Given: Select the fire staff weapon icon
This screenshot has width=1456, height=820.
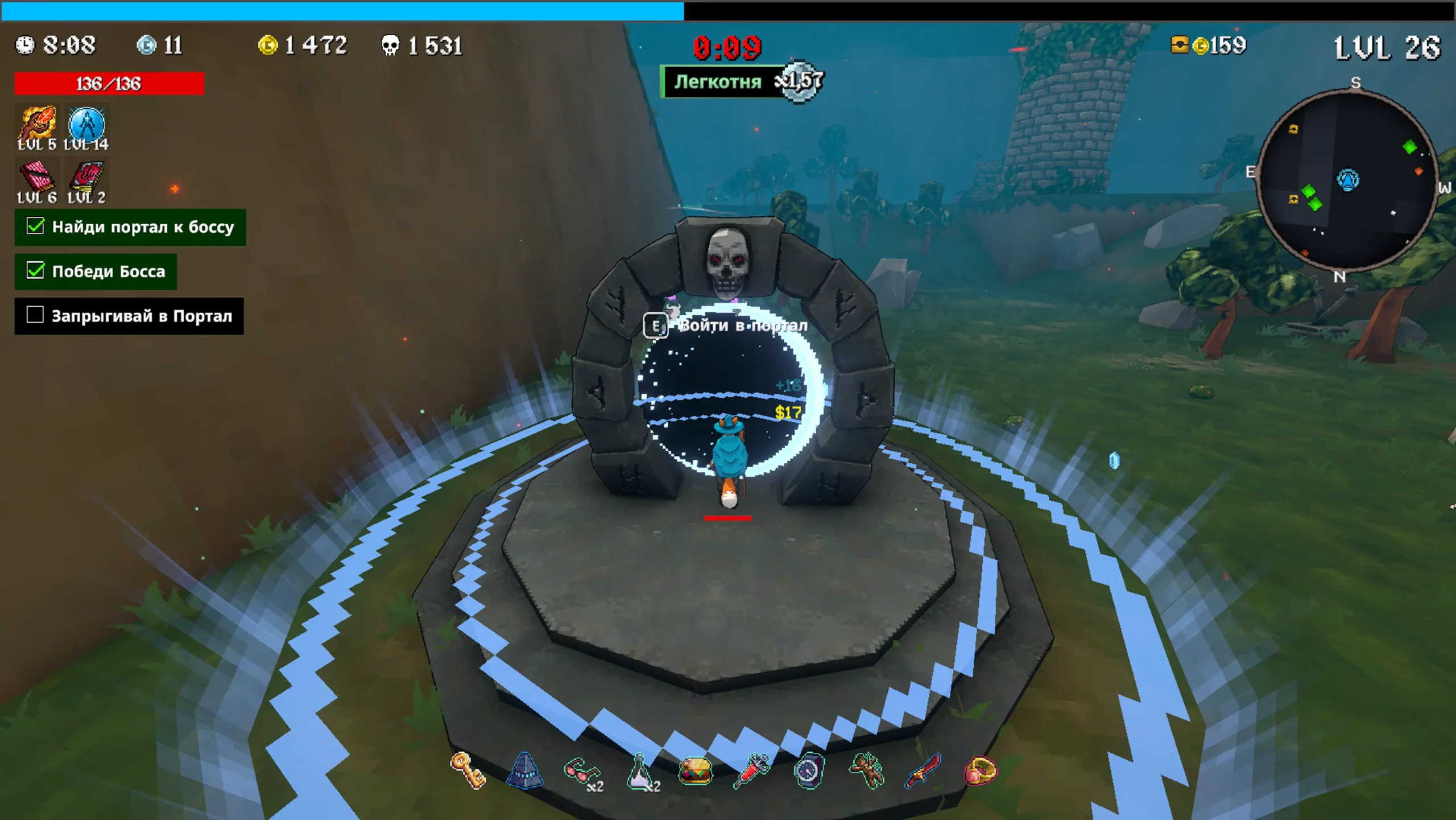Looking at the screenshot, I should pos(37,123).
